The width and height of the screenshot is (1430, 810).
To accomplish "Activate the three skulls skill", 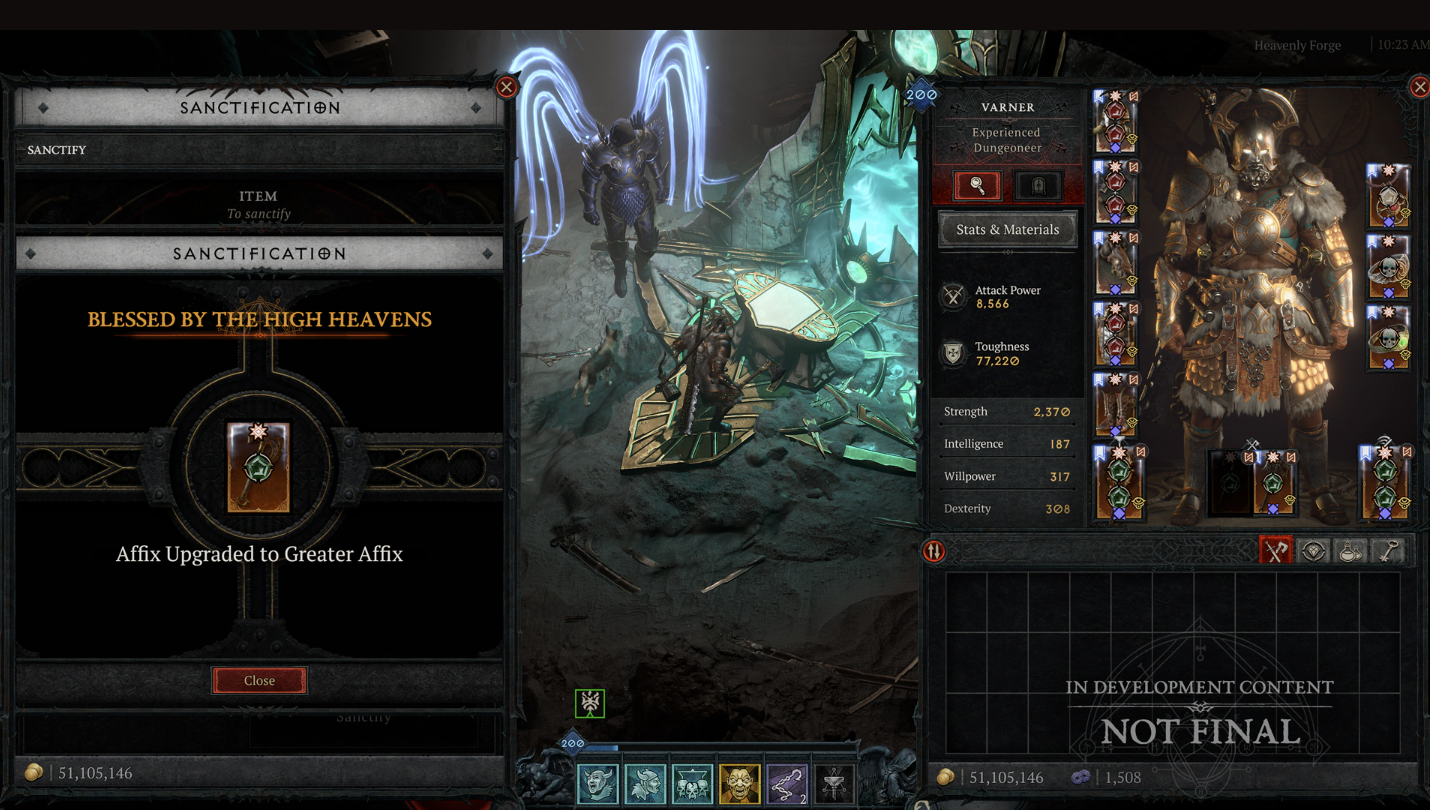I will (x=692, y=784).
